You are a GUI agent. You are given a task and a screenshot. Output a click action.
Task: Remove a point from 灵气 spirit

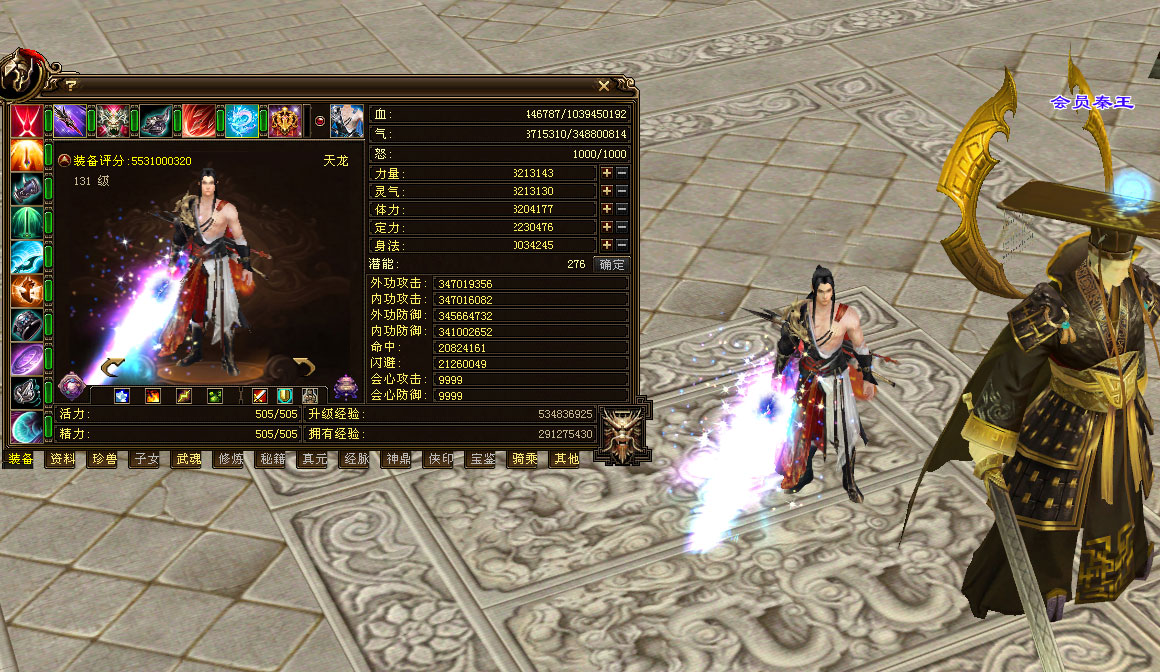point(621,191)
